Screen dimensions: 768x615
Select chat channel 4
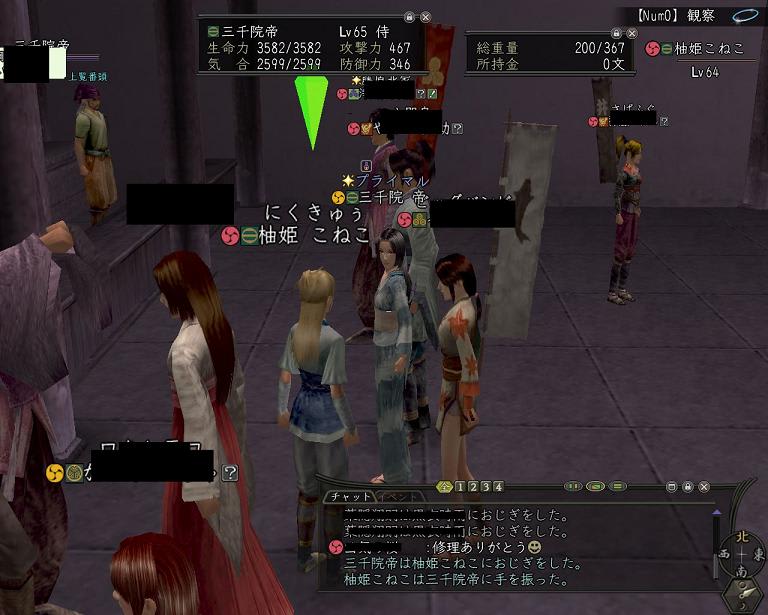point(499,487)
